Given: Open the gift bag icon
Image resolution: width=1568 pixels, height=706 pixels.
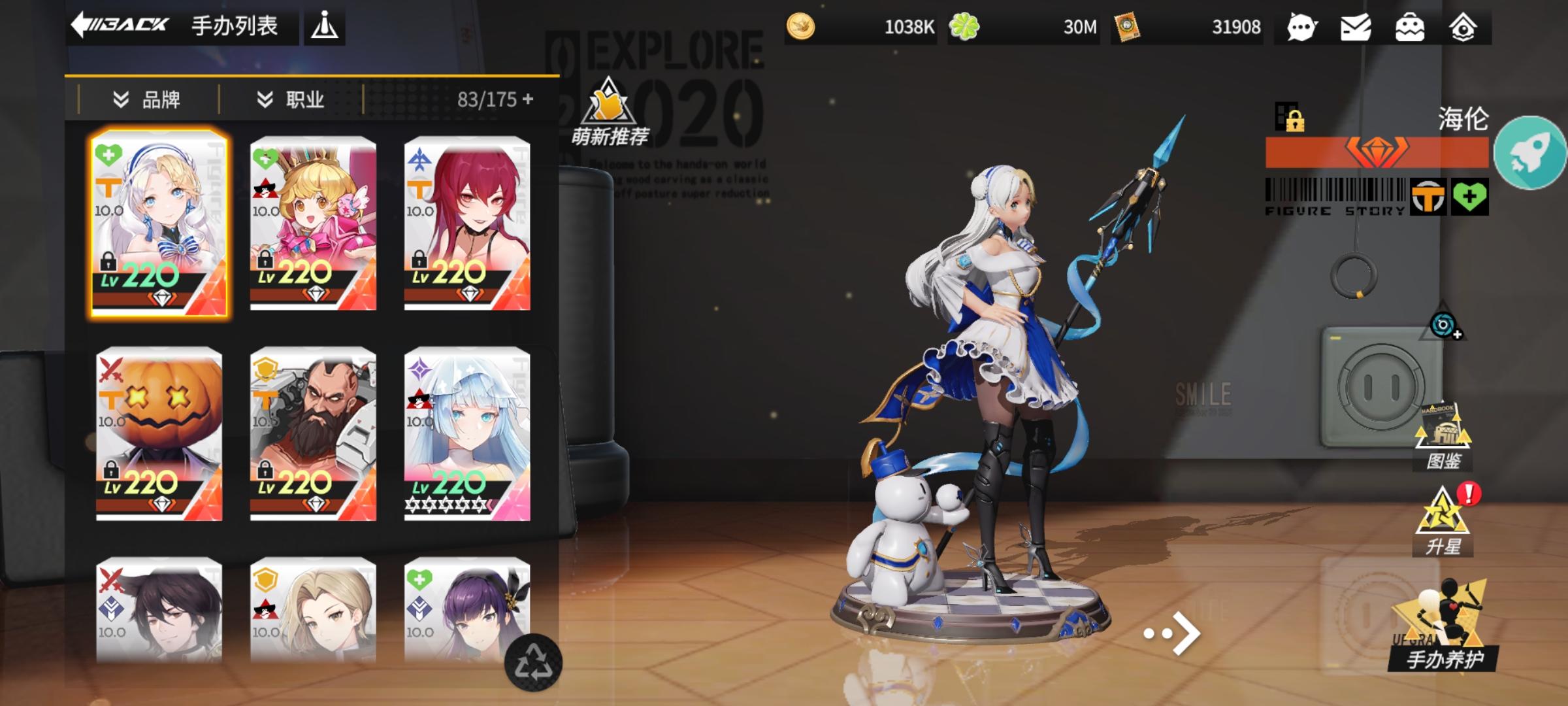Looking at the screenshot, I should tap(1412, 27).
